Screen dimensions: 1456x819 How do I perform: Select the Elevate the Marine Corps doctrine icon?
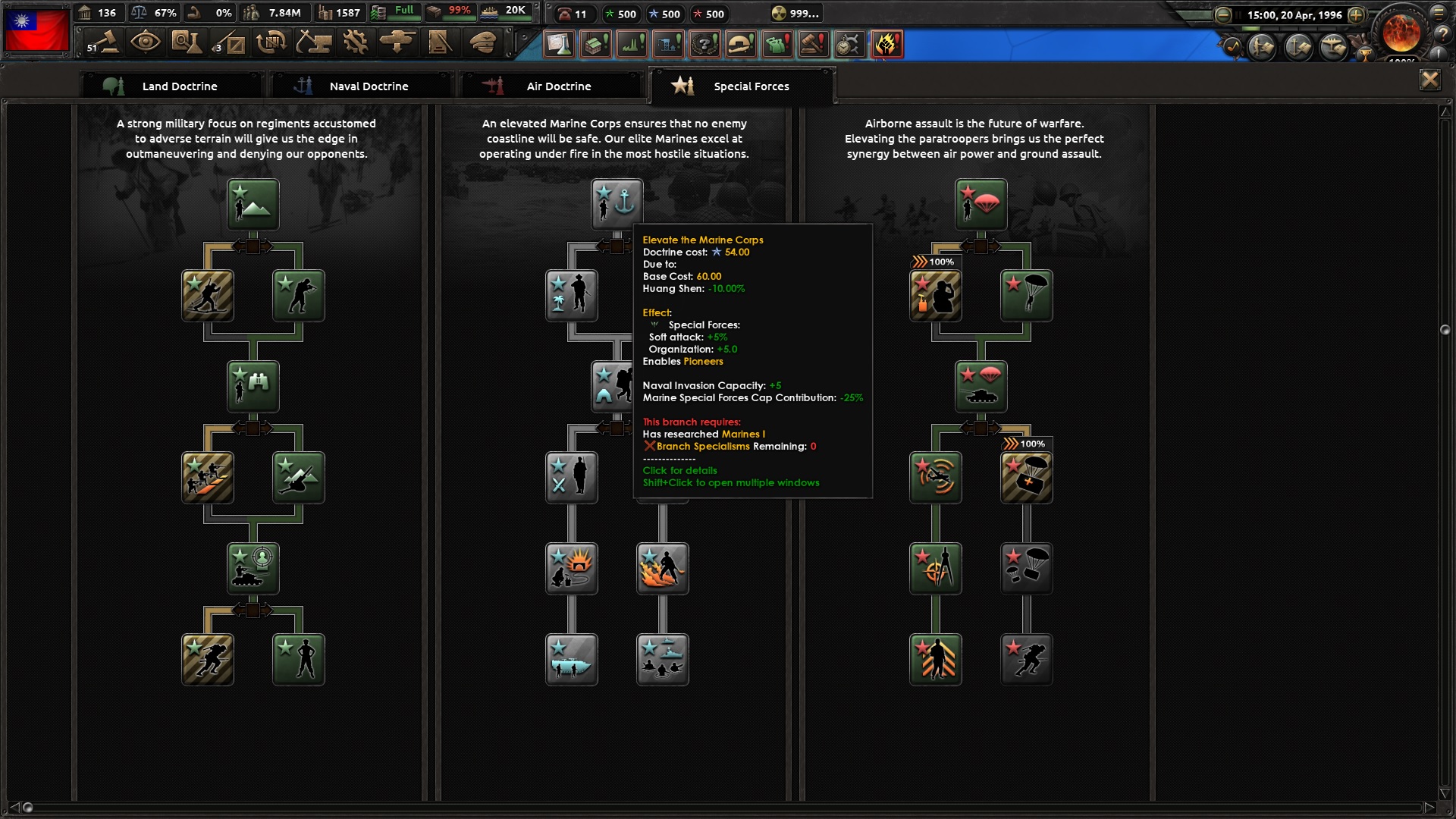[x=618, y=203]
